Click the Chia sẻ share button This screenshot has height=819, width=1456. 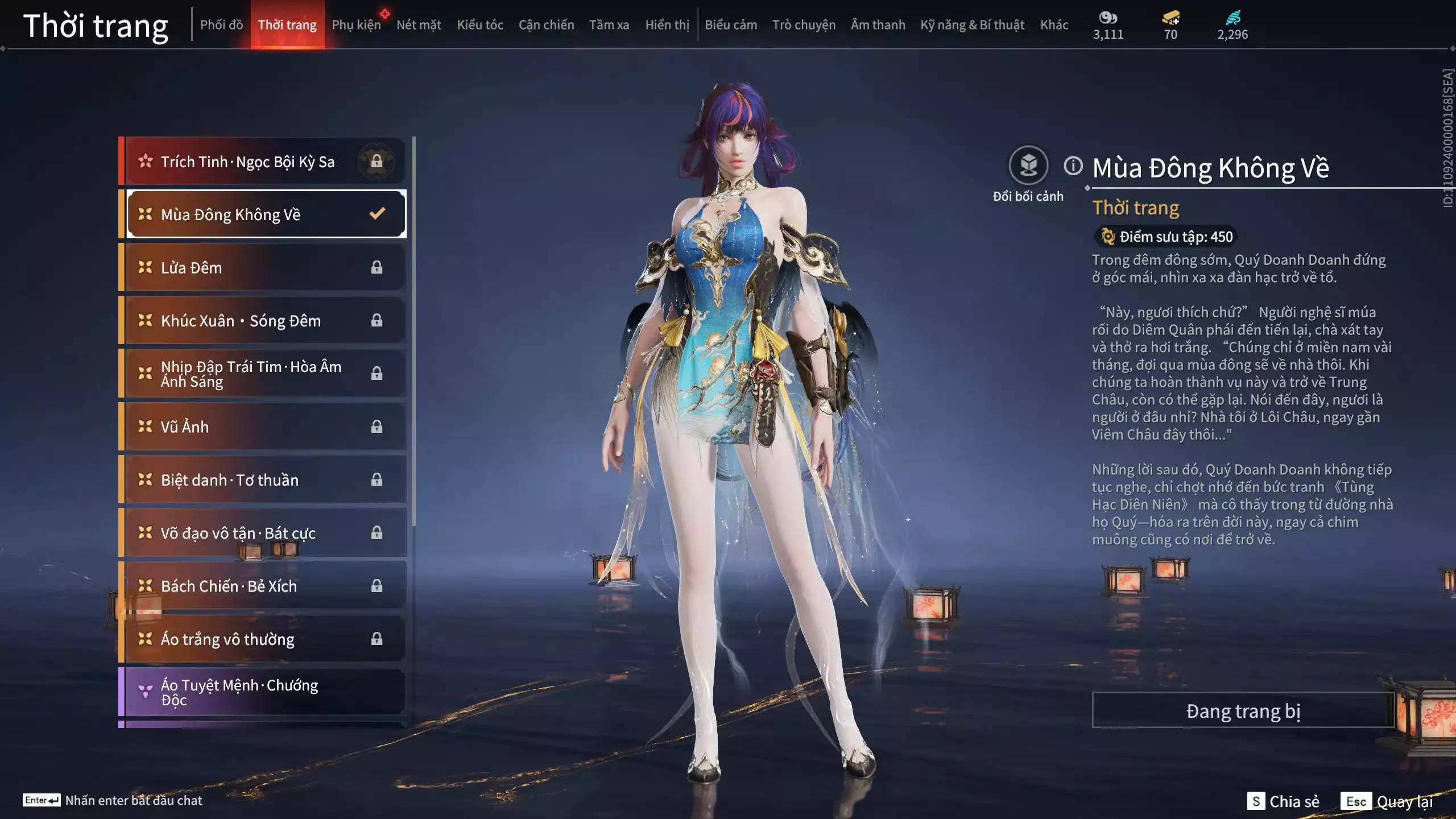point(1284,801)
